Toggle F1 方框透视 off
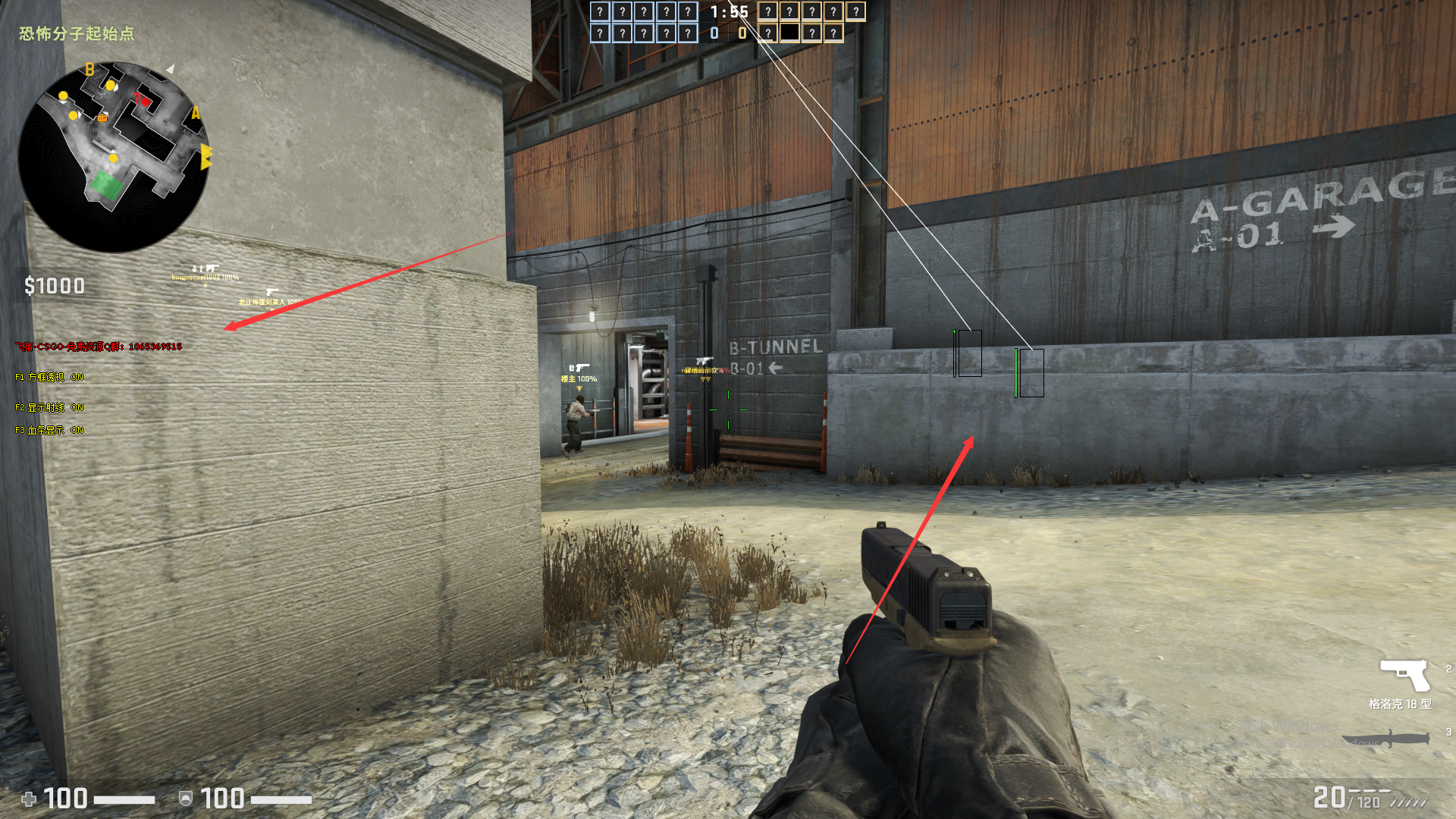Image resolution: width=1456 pixels, height=819 pixels. coord(49,376)
